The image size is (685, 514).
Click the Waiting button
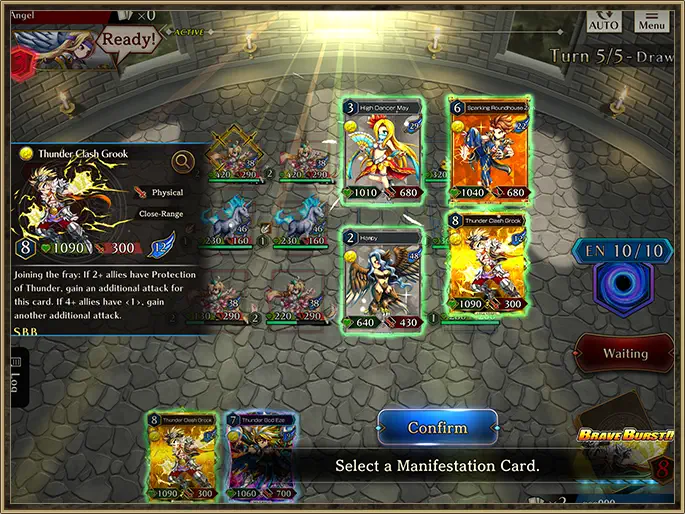[626, 354]
